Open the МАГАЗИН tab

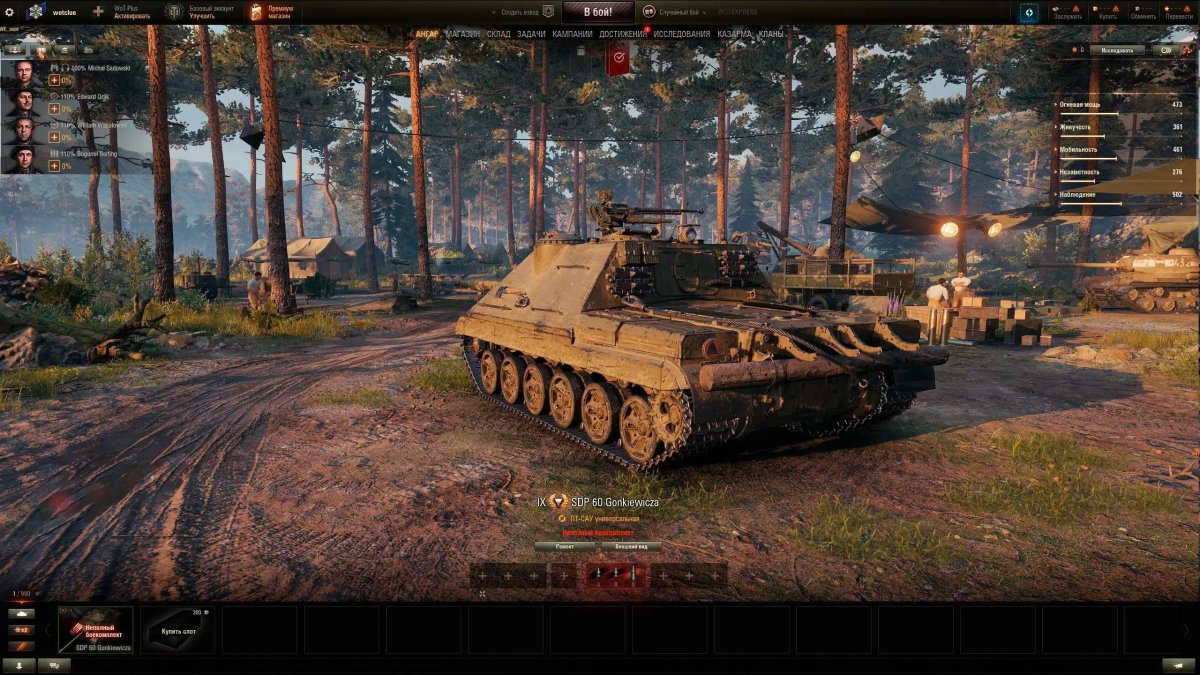tap(463, 34)
